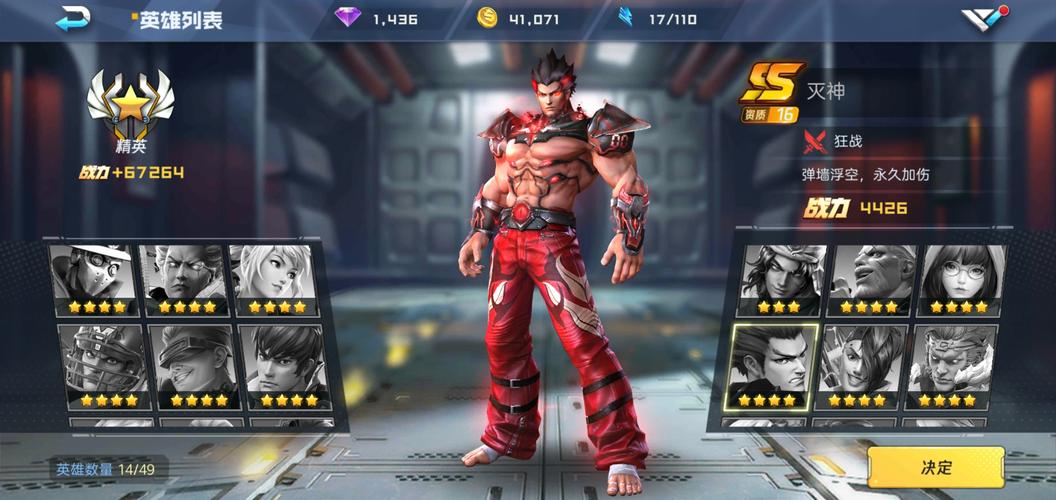Confirm hero with the yellow 决定 button
Screen dimensions: 1056x500
point(936,467)
